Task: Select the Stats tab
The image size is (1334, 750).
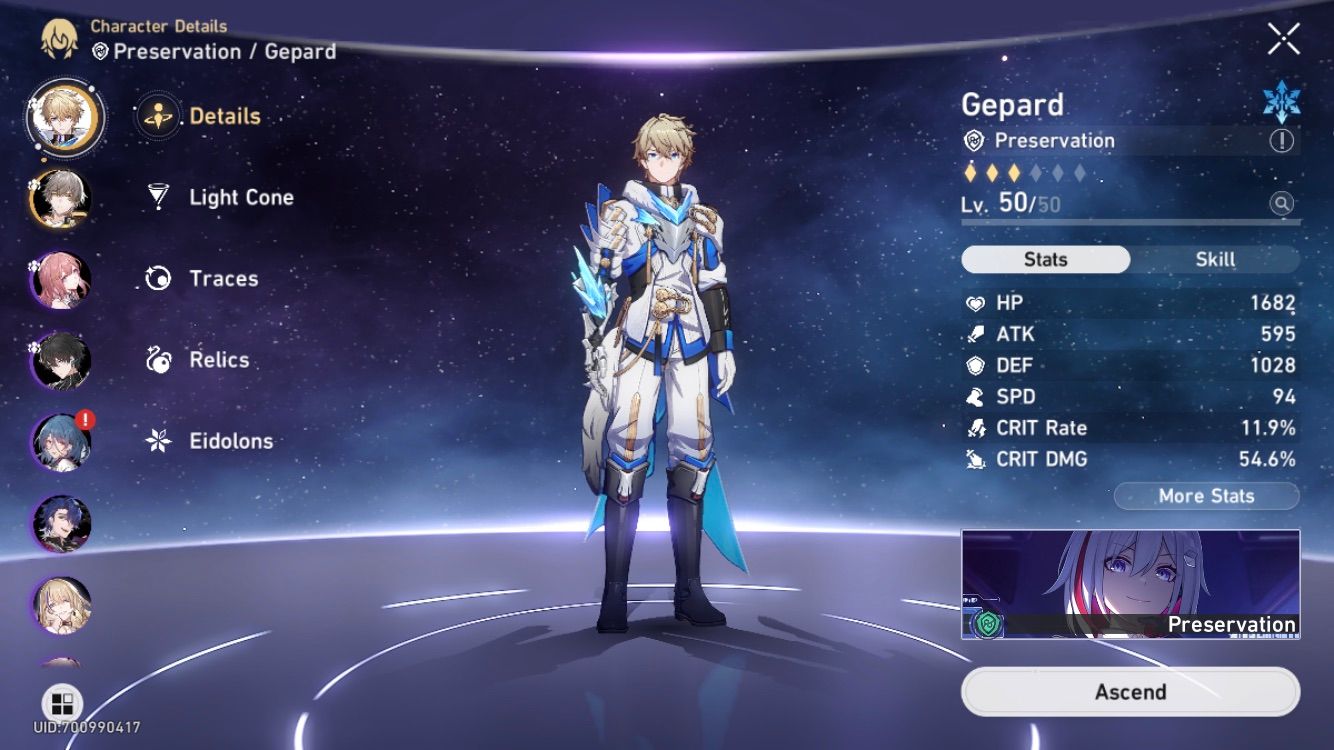Action: point(1045,259)
